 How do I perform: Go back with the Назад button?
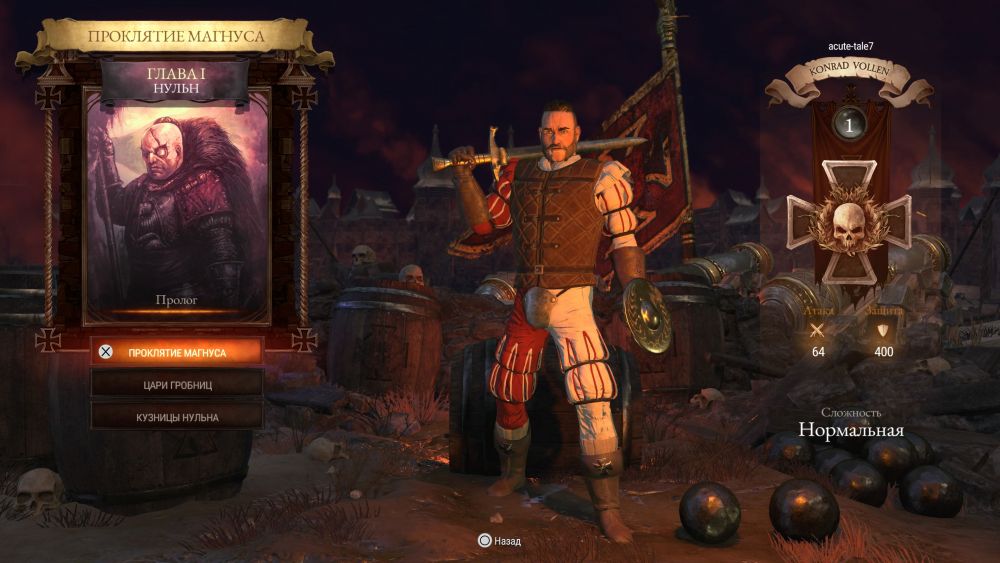[499, 541]
